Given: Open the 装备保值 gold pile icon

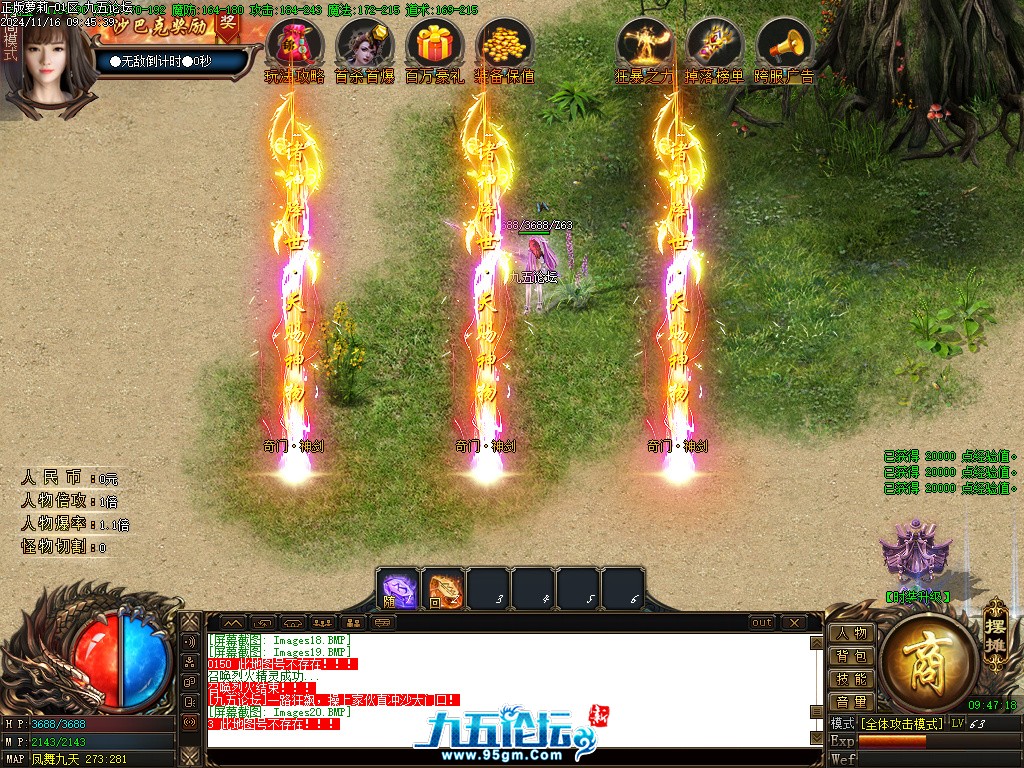Looking at the screenshot, I should coord(505,45).
